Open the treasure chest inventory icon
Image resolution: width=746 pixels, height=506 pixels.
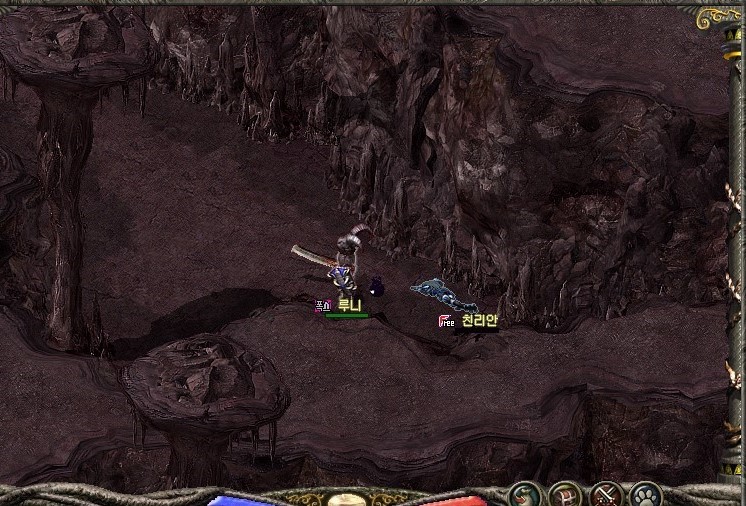point(565,494)
